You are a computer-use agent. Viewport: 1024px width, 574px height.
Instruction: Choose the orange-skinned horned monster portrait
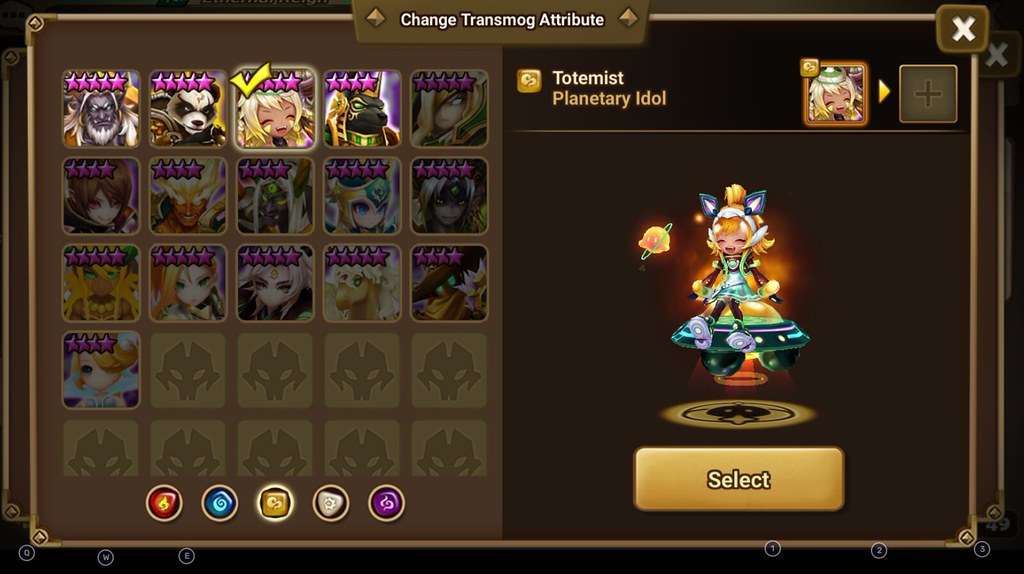click(188, 196)
